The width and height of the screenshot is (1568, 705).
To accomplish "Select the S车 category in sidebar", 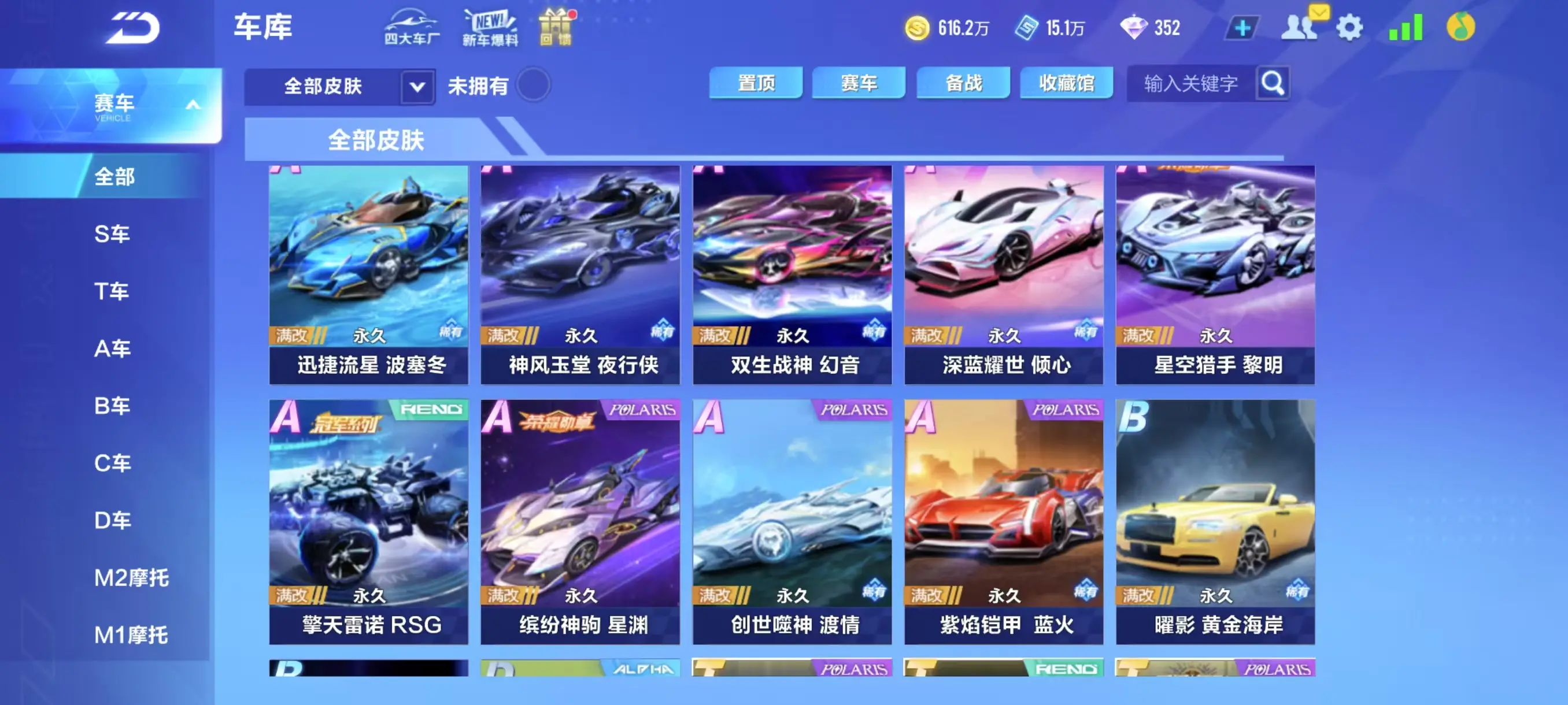I will point(113,233).
